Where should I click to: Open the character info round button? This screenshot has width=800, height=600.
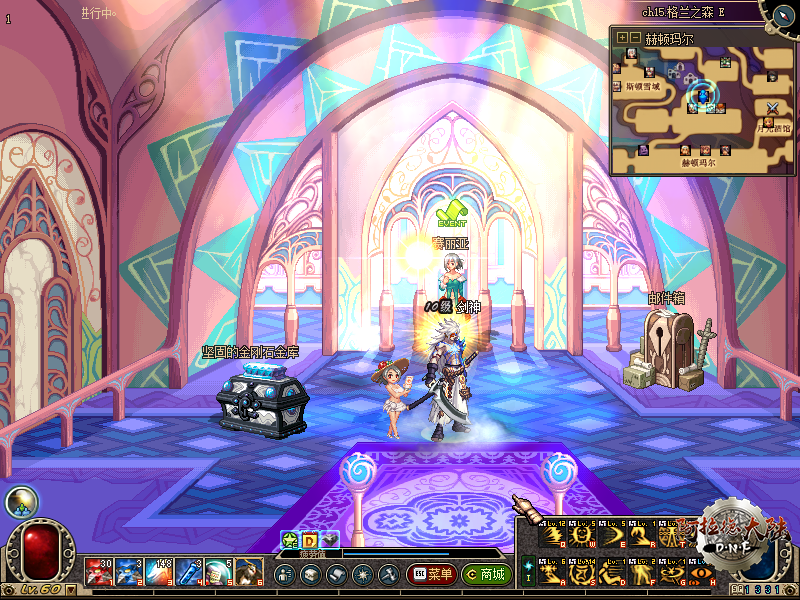(x=284, y=575)
